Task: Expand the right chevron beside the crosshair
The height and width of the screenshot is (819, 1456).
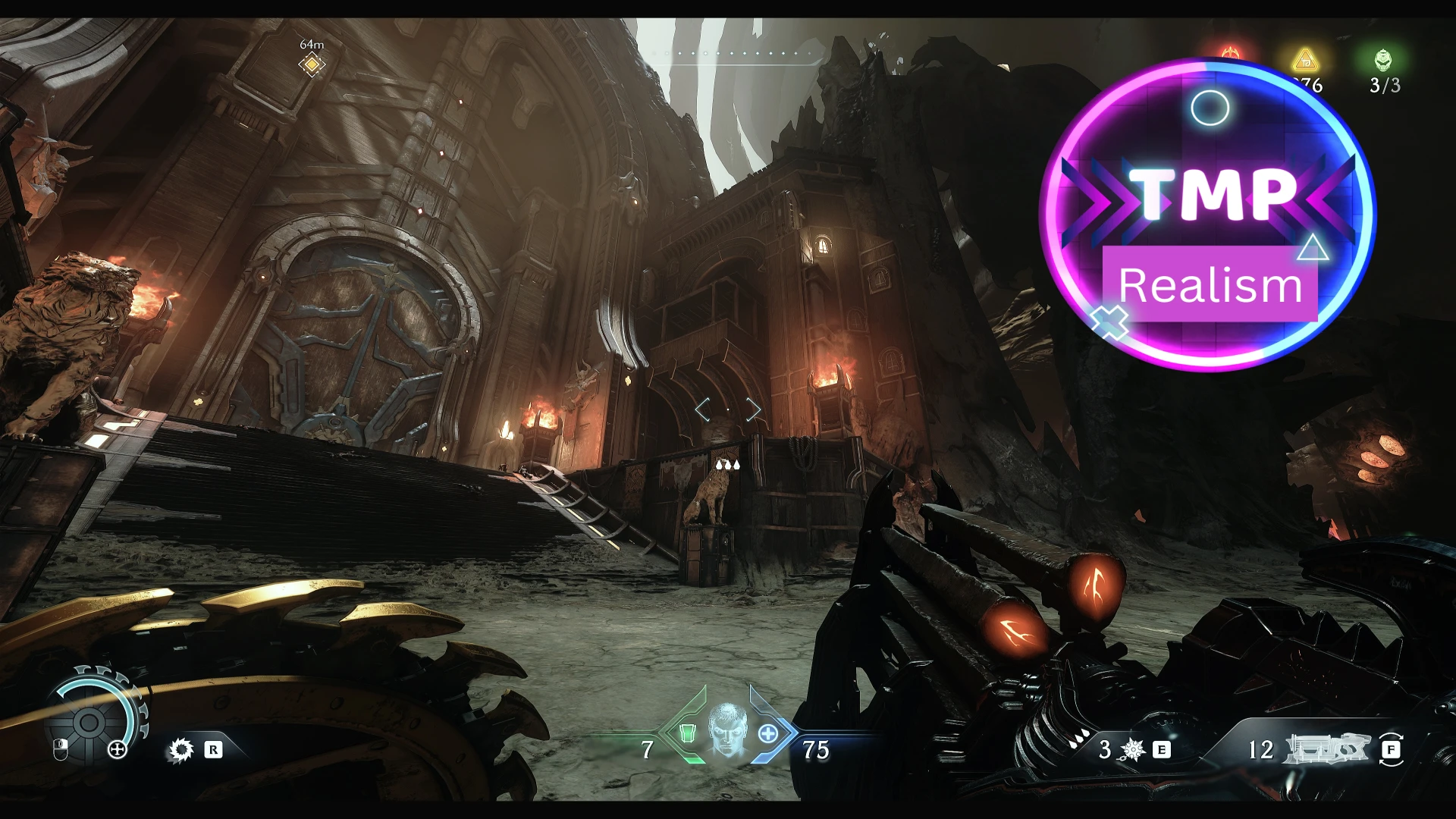Action: pos(752,409)
